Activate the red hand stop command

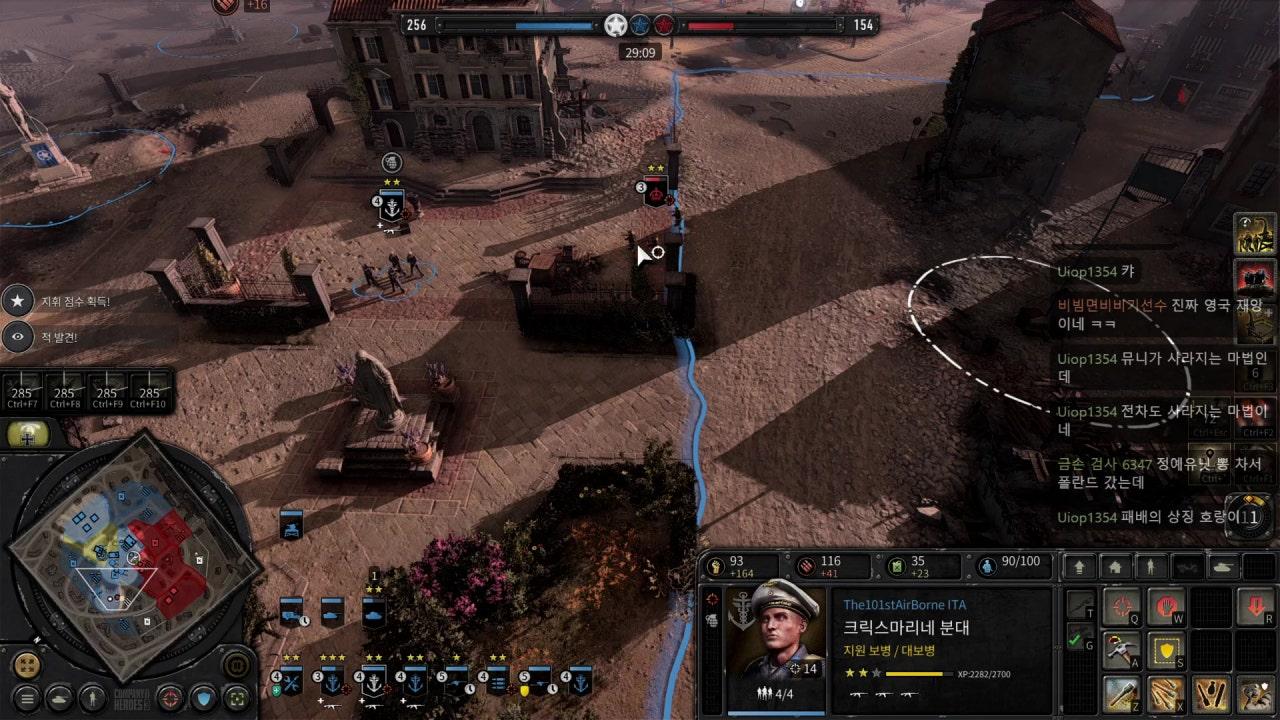[1164, 606]
